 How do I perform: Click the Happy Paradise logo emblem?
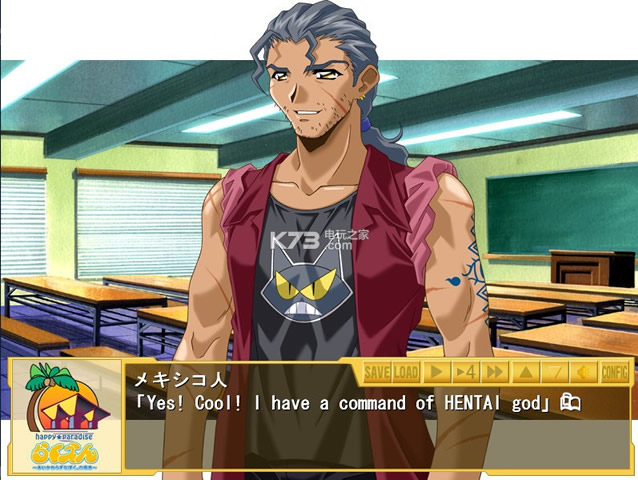(66, 415)
